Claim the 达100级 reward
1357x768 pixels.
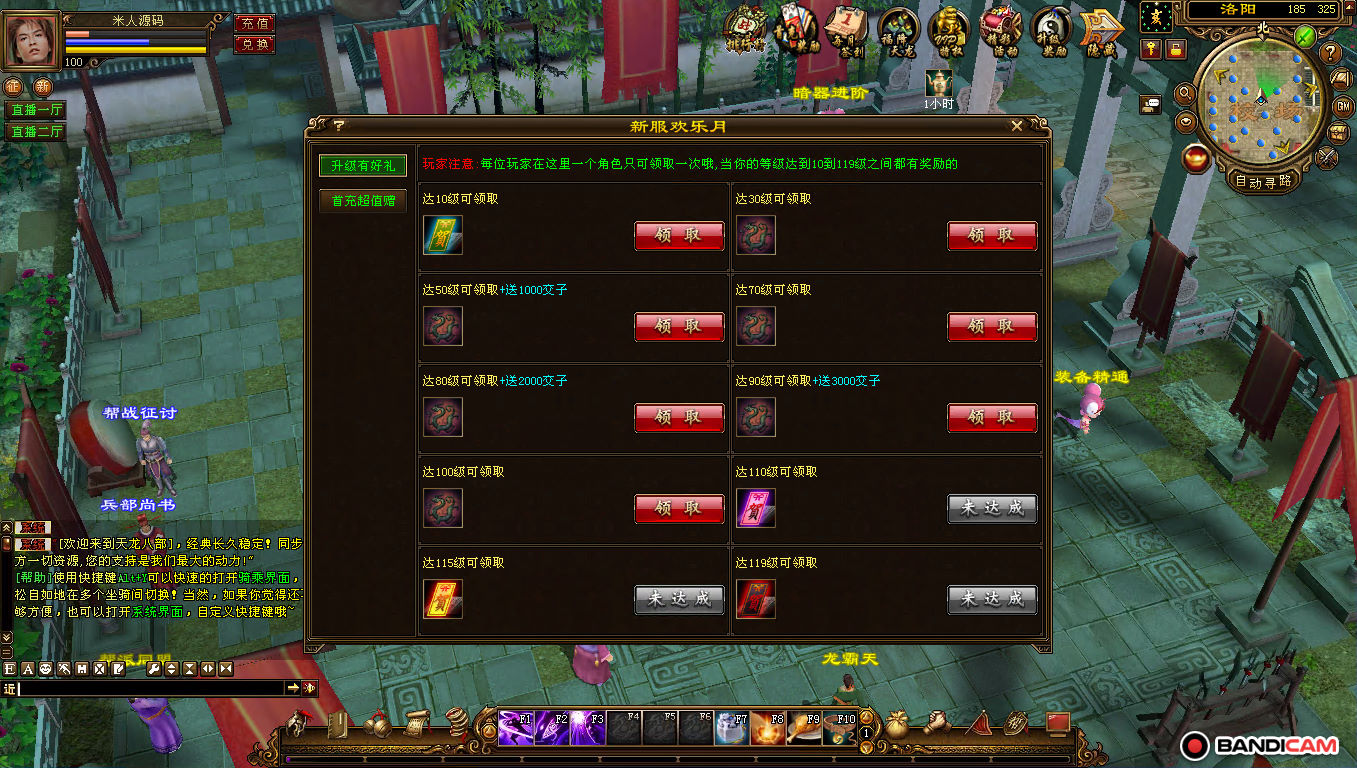(679, 509)
